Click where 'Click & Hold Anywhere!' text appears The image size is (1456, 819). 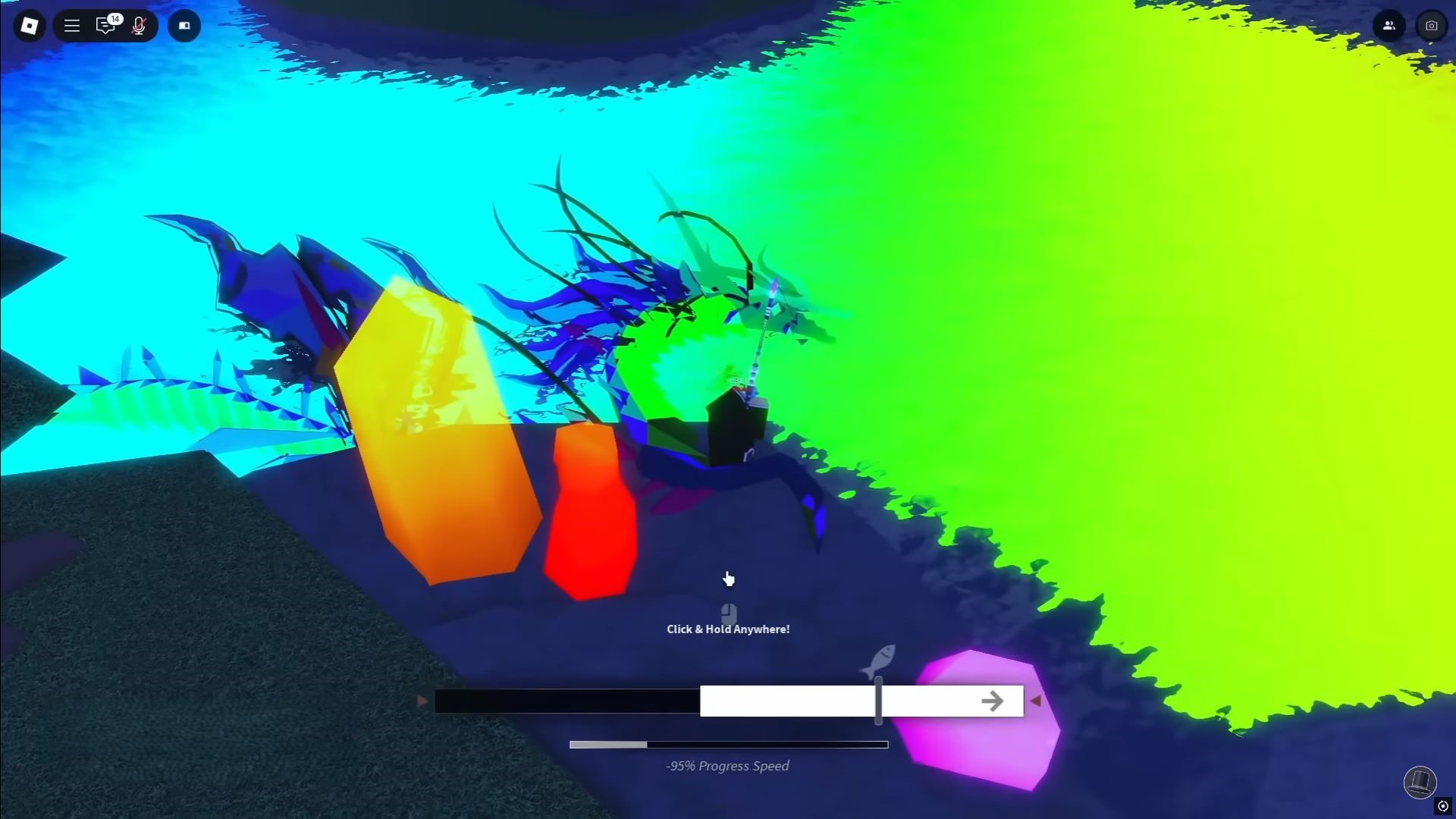point(727,629)
